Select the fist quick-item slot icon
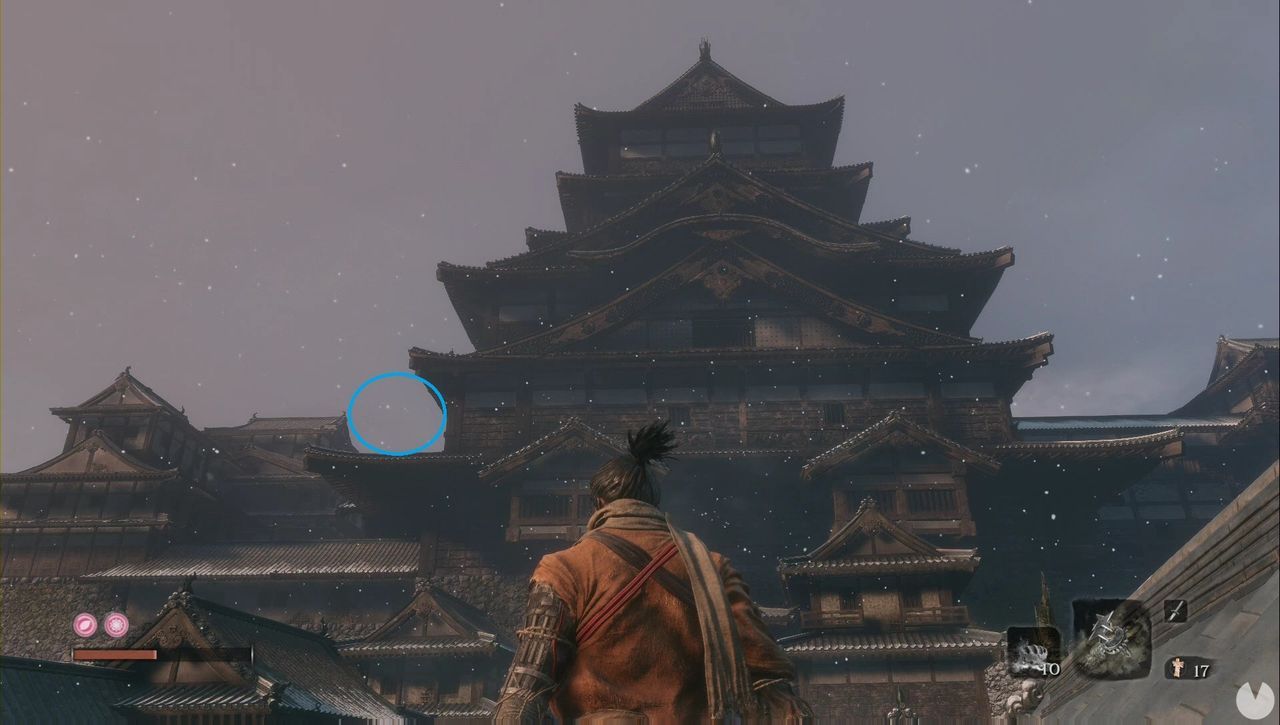Viewport: 1280px width, 725px height. click(x=1030, y=655)
